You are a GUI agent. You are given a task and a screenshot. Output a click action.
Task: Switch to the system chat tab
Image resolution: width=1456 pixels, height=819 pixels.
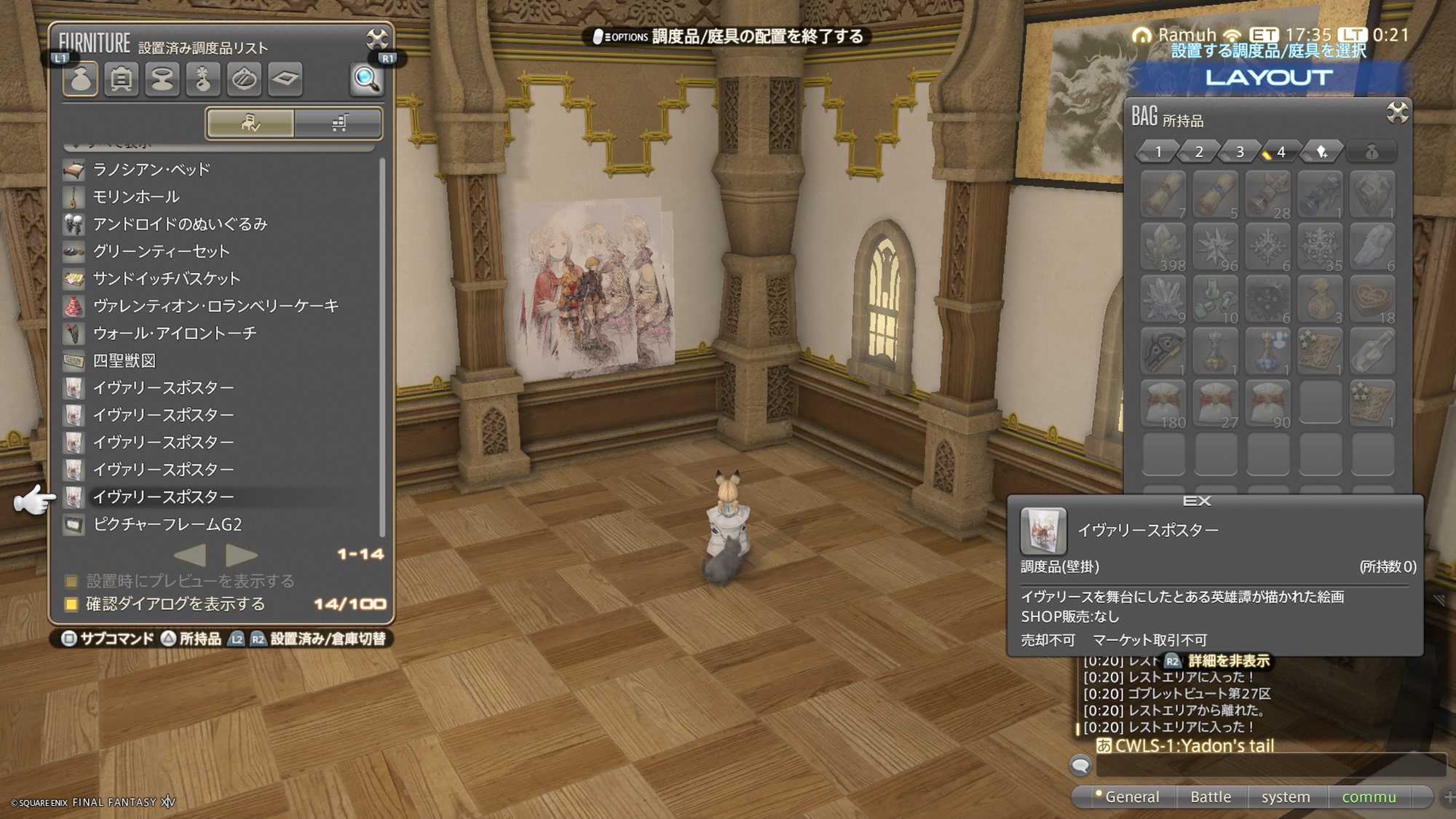[x=1286, y=797]
